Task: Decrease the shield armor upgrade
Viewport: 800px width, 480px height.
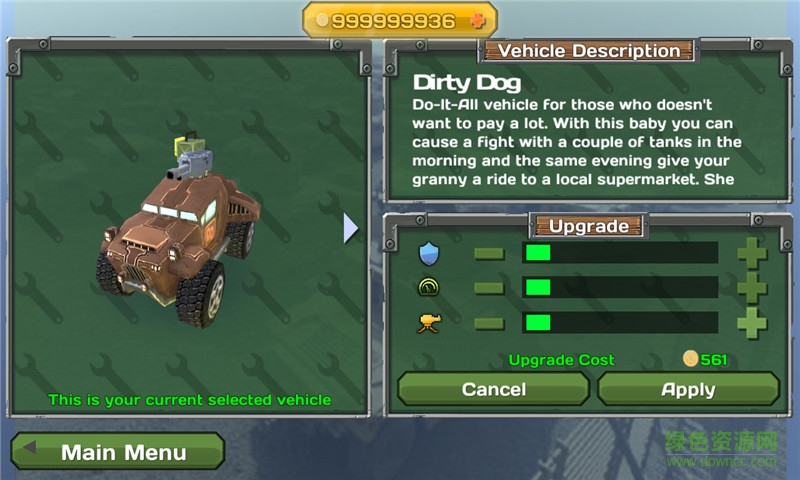Action: [x=489, y=253]
